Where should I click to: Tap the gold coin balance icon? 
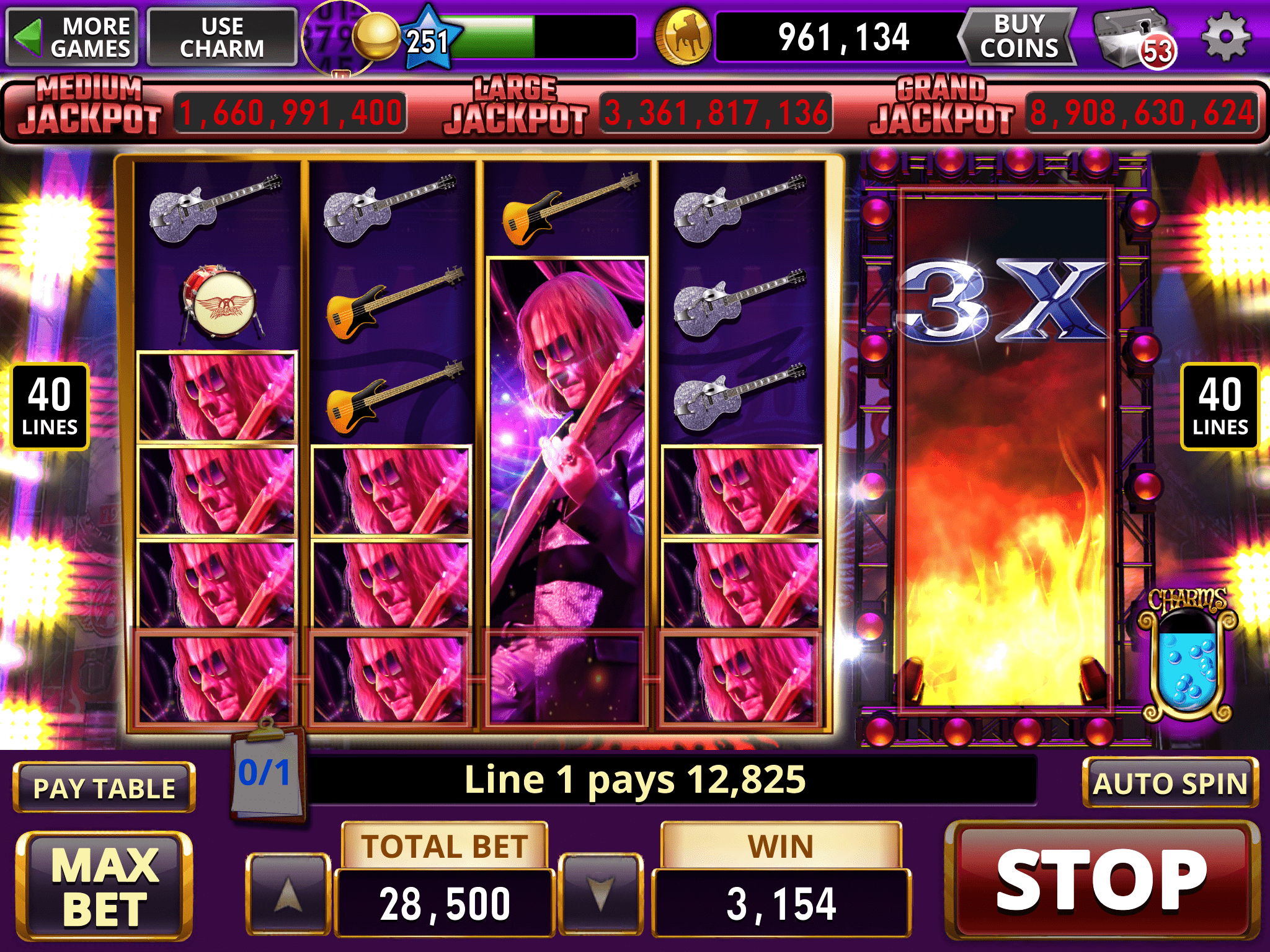[x=684, y=38]
